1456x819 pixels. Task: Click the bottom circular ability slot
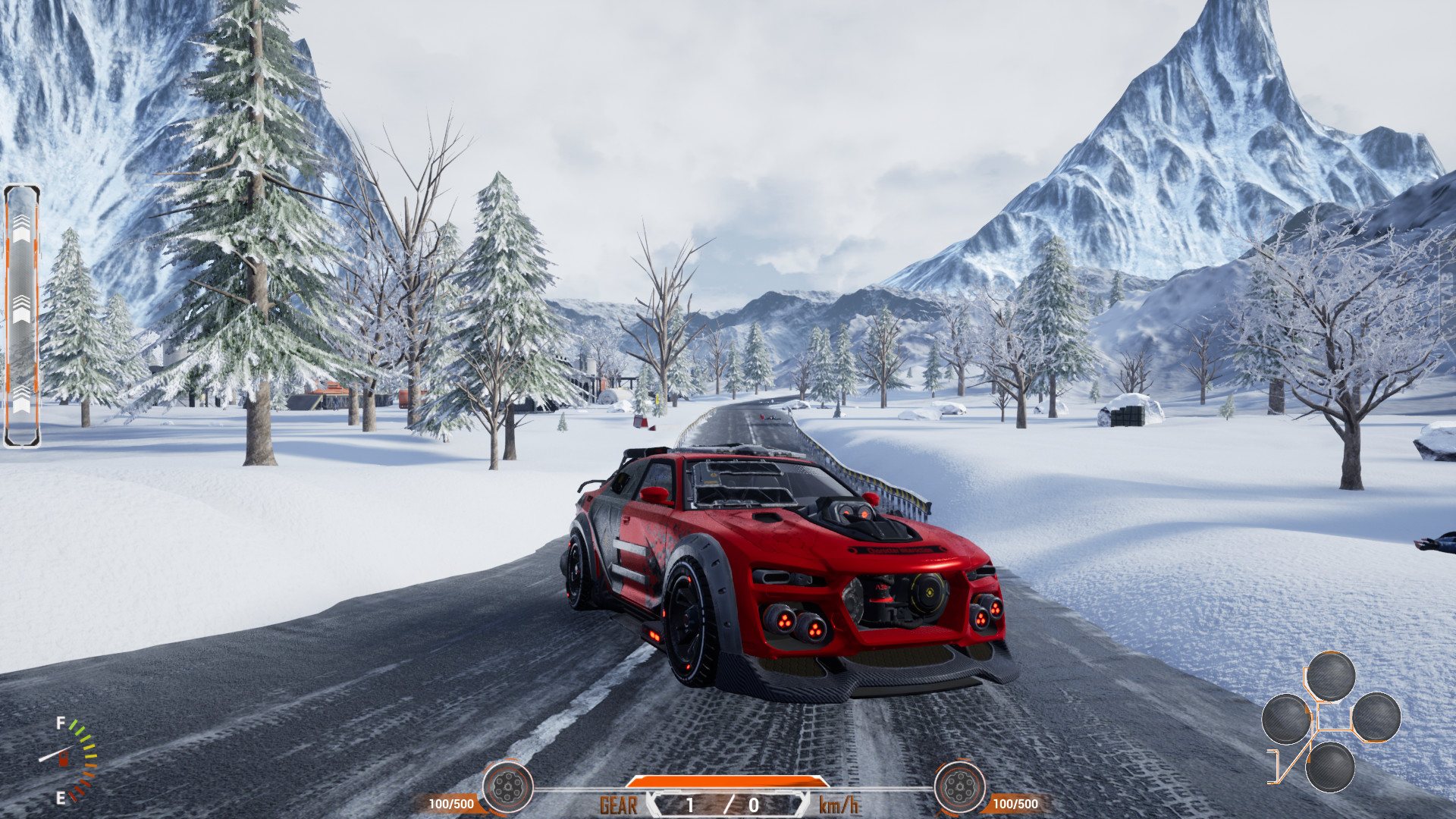click(x=1331, y=766)
